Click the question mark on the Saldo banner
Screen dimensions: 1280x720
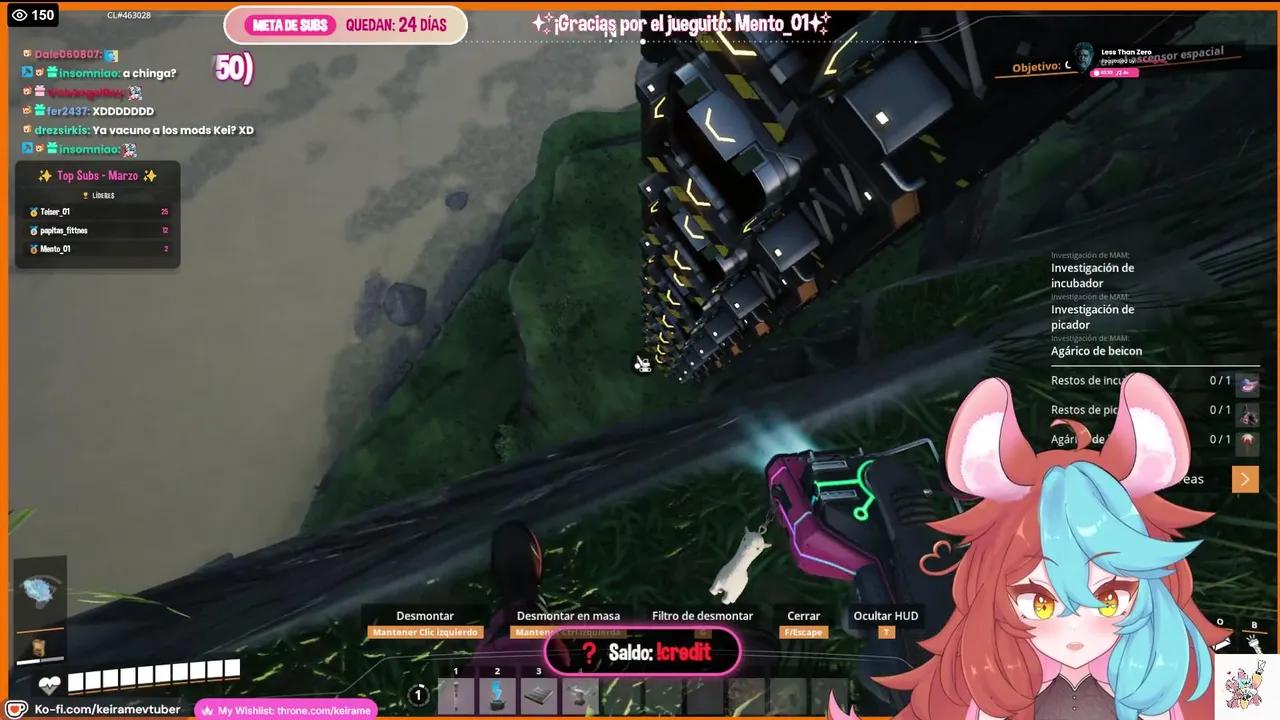[x=588, y=652]
